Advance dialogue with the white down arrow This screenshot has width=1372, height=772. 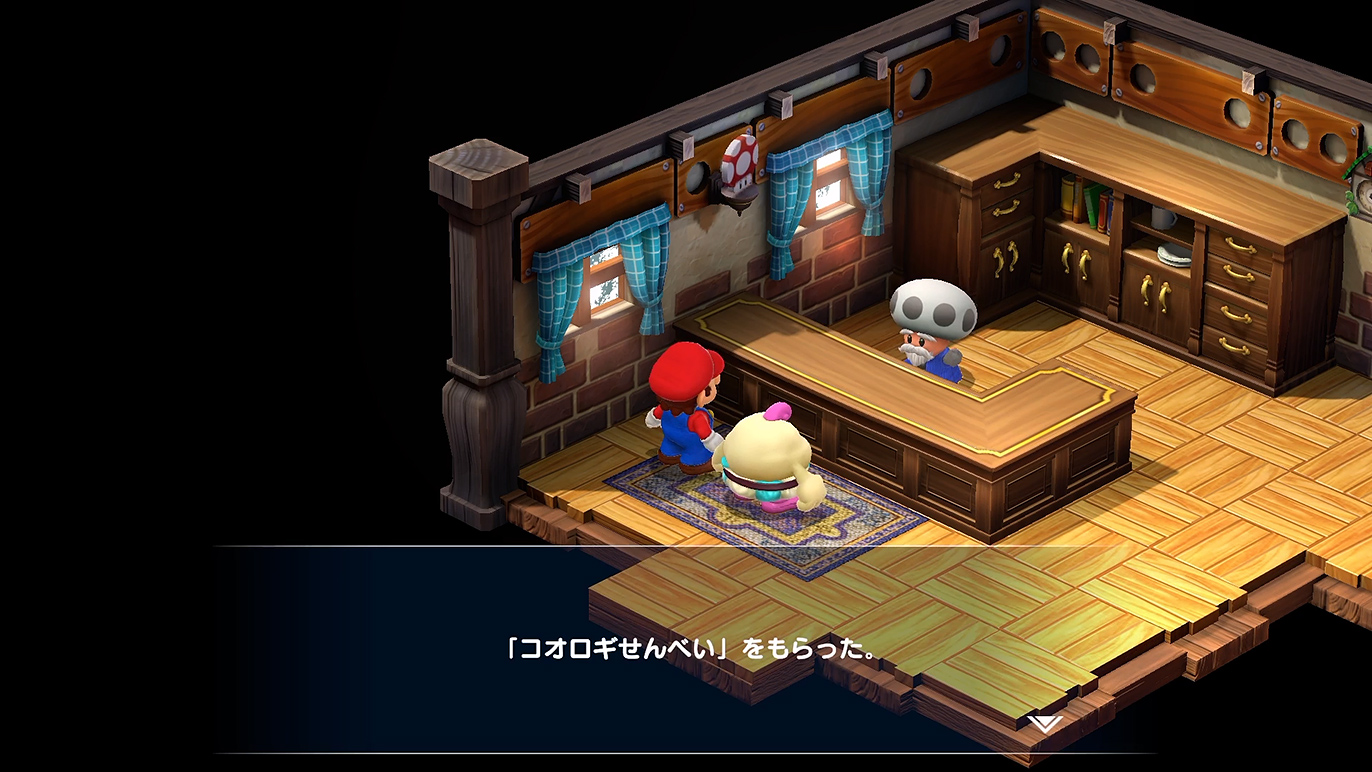pyautogui.click(x=1045, y=722)
